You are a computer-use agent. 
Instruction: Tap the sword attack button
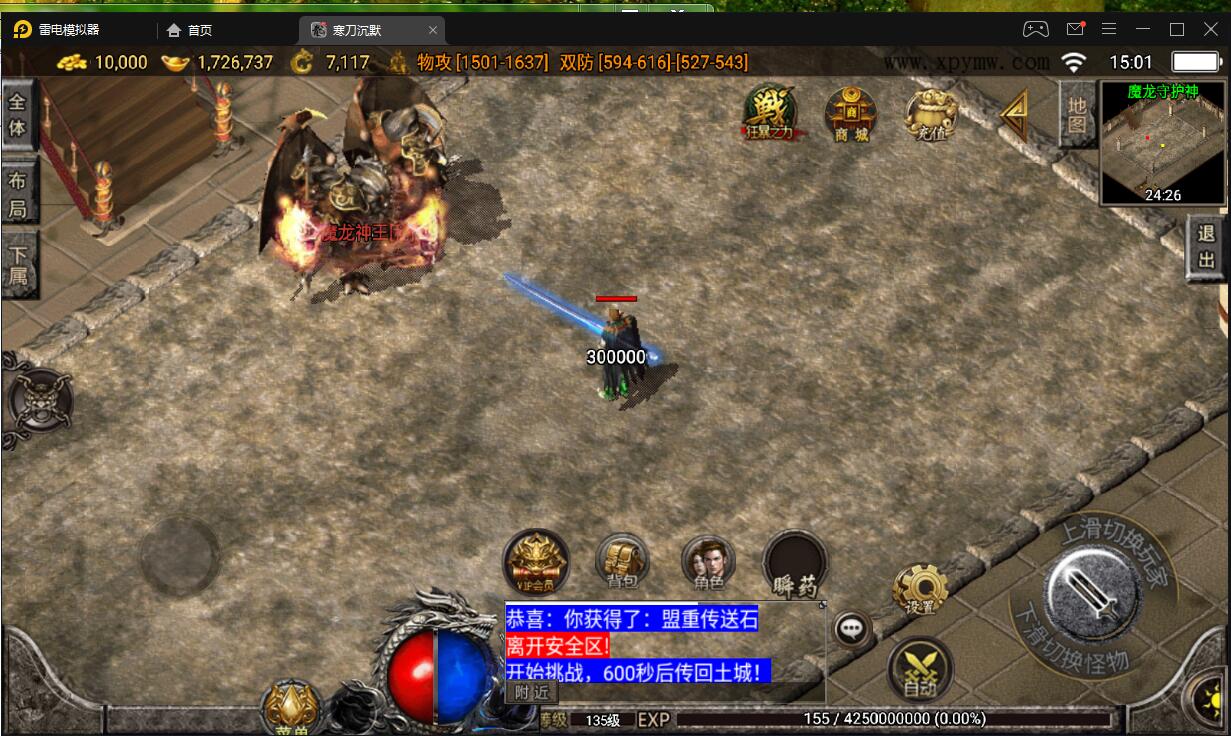pyautogui.click(x=1092, y=596)
